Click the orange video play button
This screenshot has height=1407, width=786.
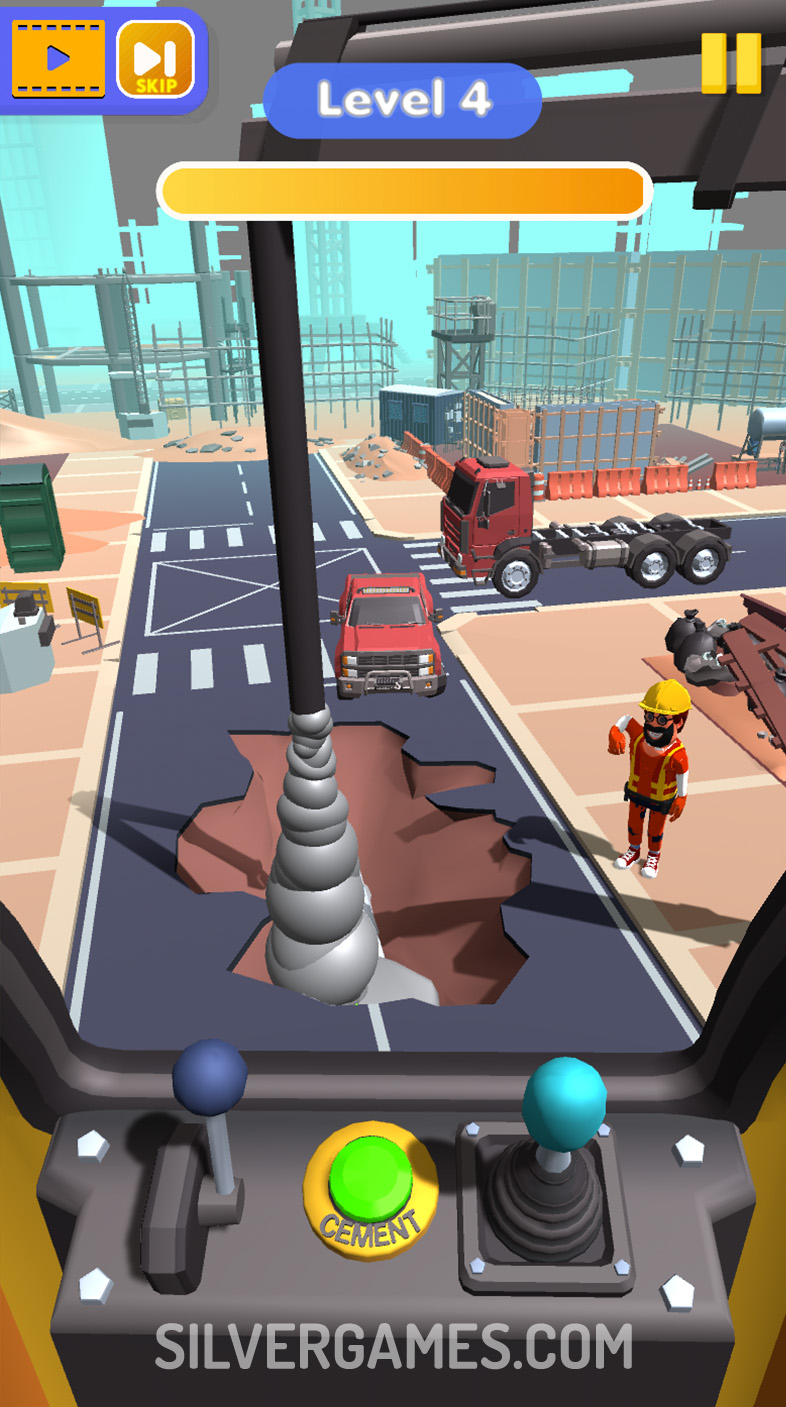(x=58, y=58)
